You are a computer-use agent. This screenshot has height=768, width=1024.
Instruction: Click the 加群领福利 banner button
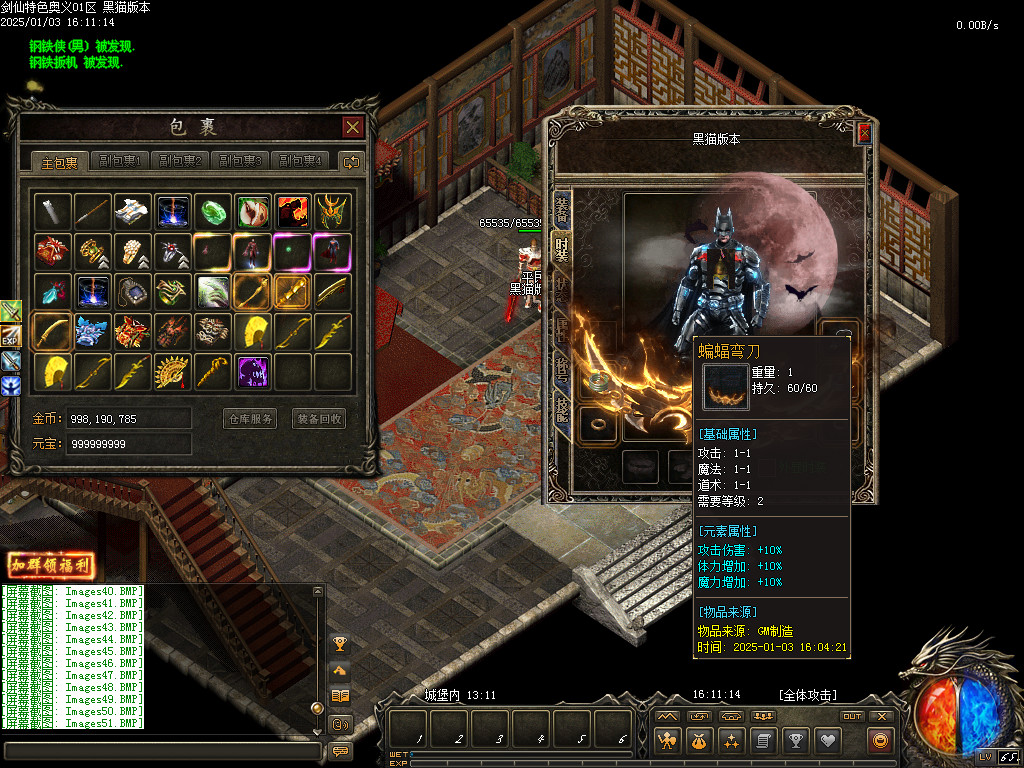[51, 565]
